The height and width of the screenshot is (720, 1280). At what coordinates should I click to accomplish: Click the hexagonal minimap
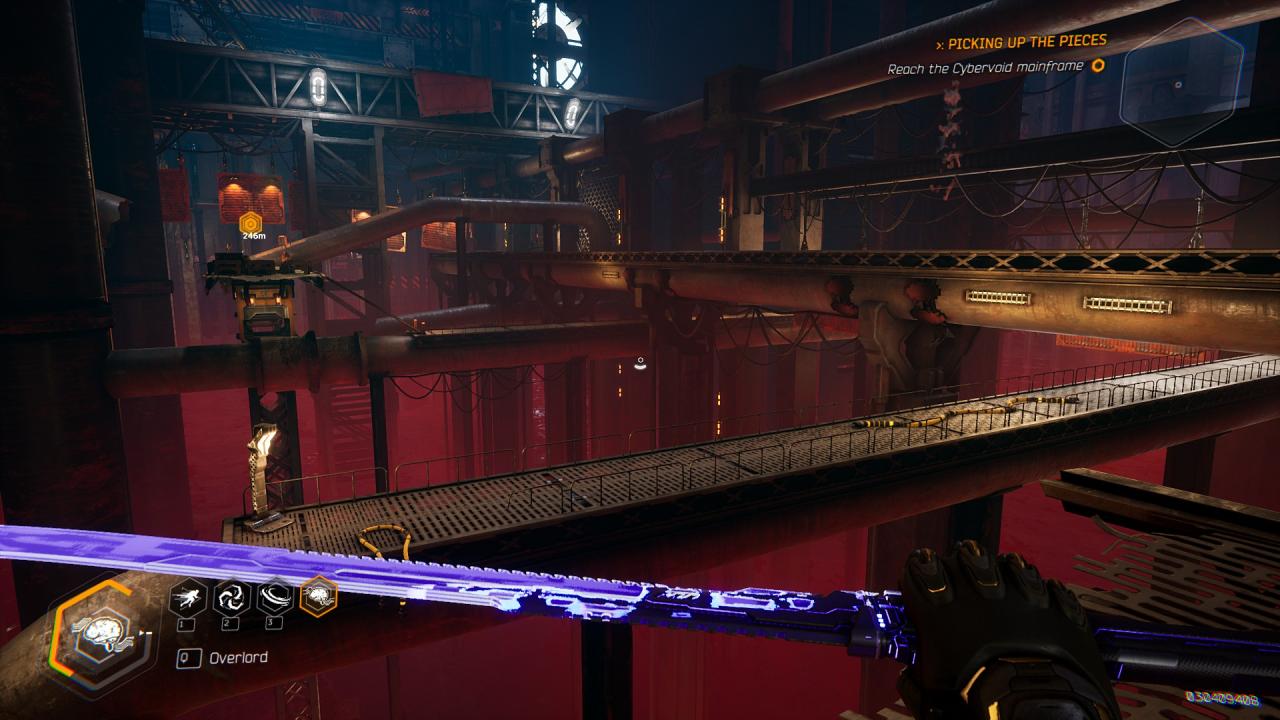point(1181,79)
